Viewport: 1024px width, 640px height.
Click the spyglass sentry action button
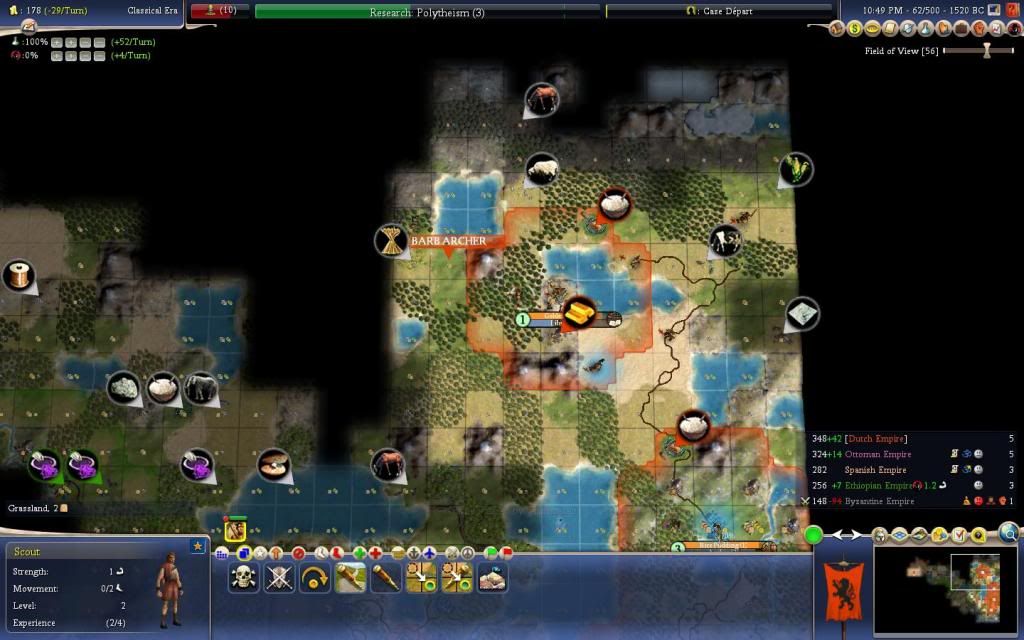(386, 577)
